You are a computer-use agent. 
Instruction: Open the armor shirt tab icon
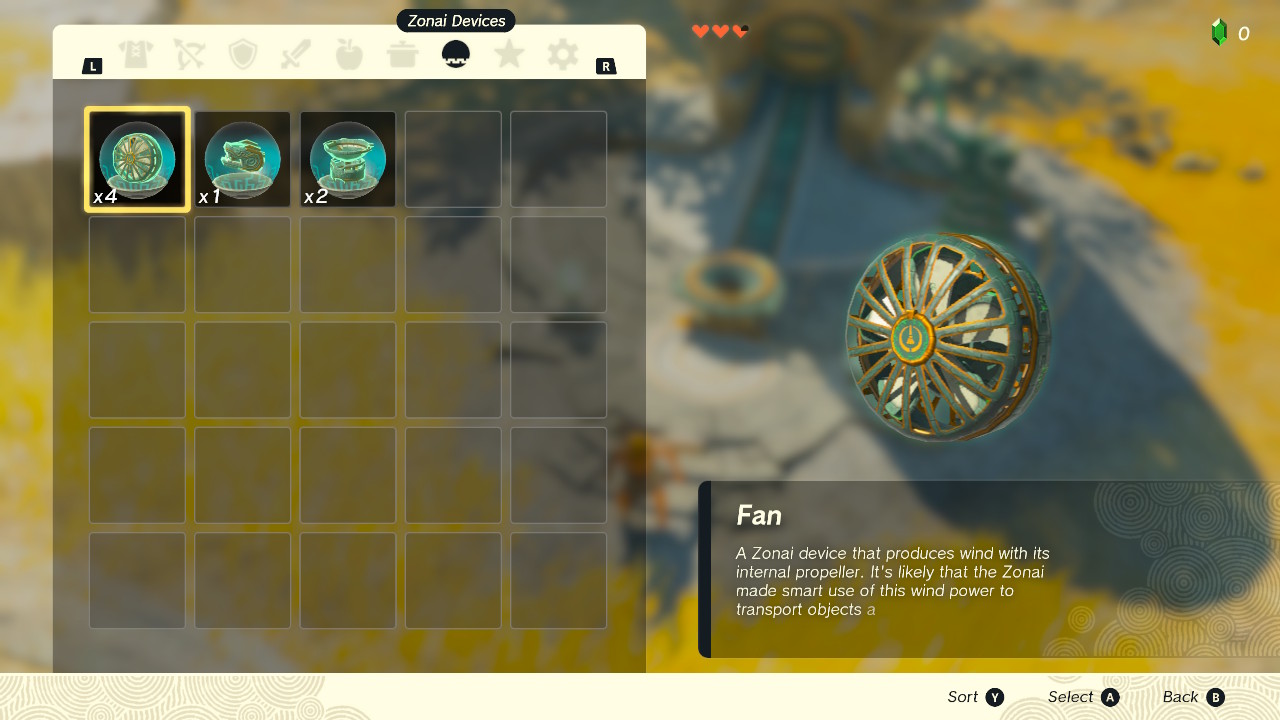[x=136, y=54]
